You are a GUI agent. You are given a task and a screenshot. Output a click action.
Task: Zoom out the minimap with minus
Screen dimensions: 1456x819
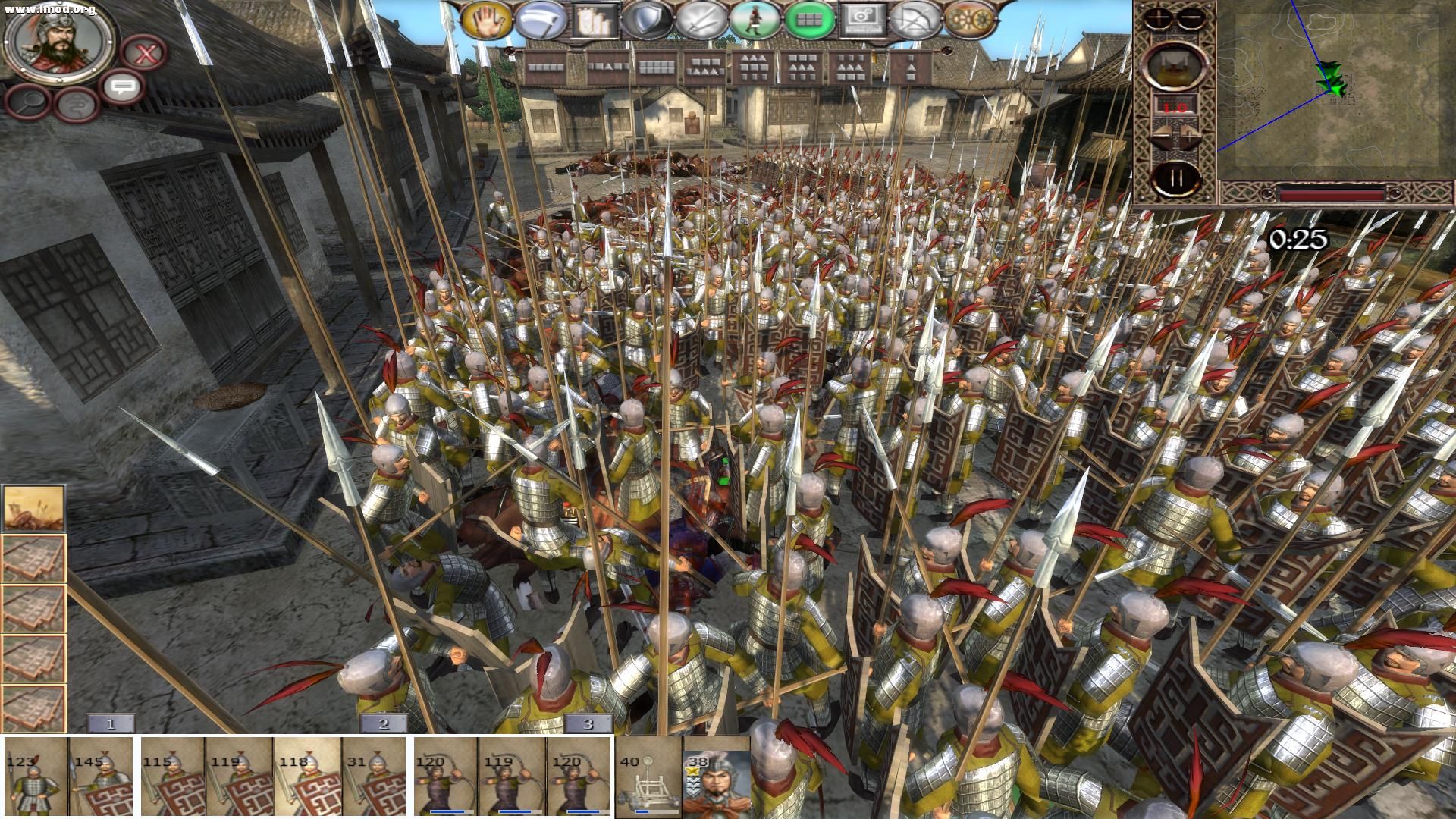point(1191,17)
